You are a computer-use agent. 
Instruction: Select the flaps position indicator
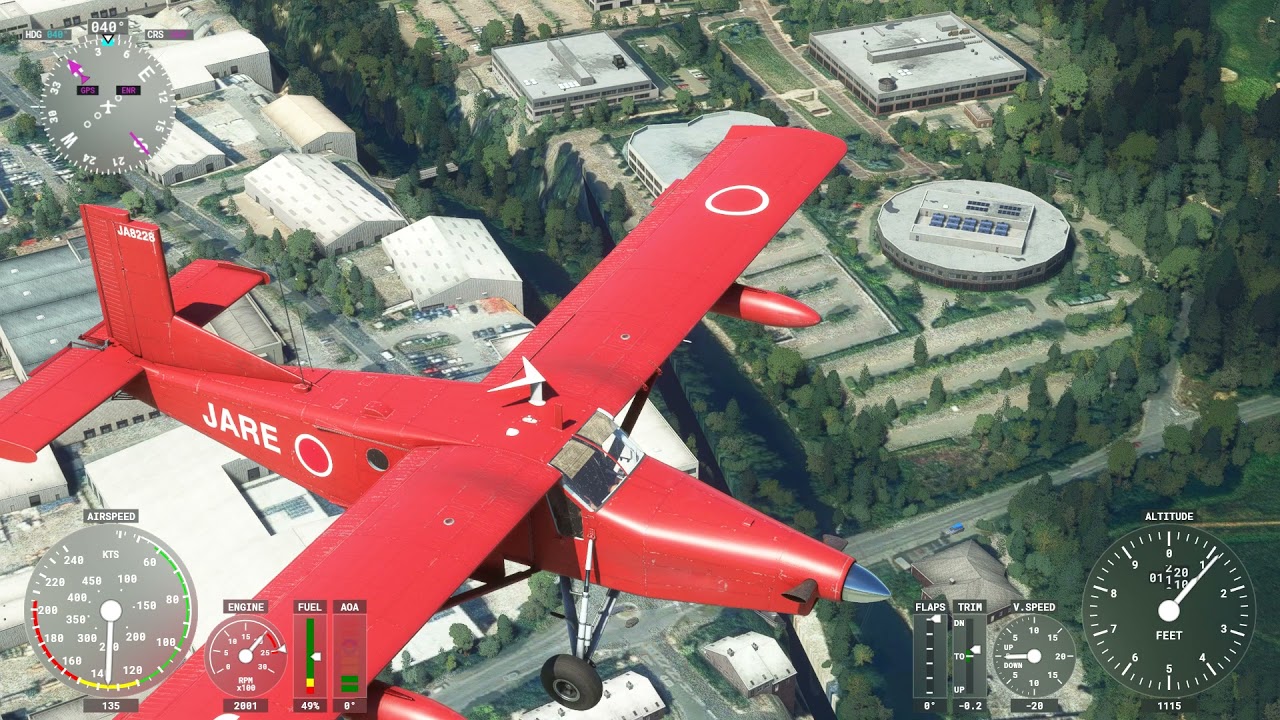930,655
